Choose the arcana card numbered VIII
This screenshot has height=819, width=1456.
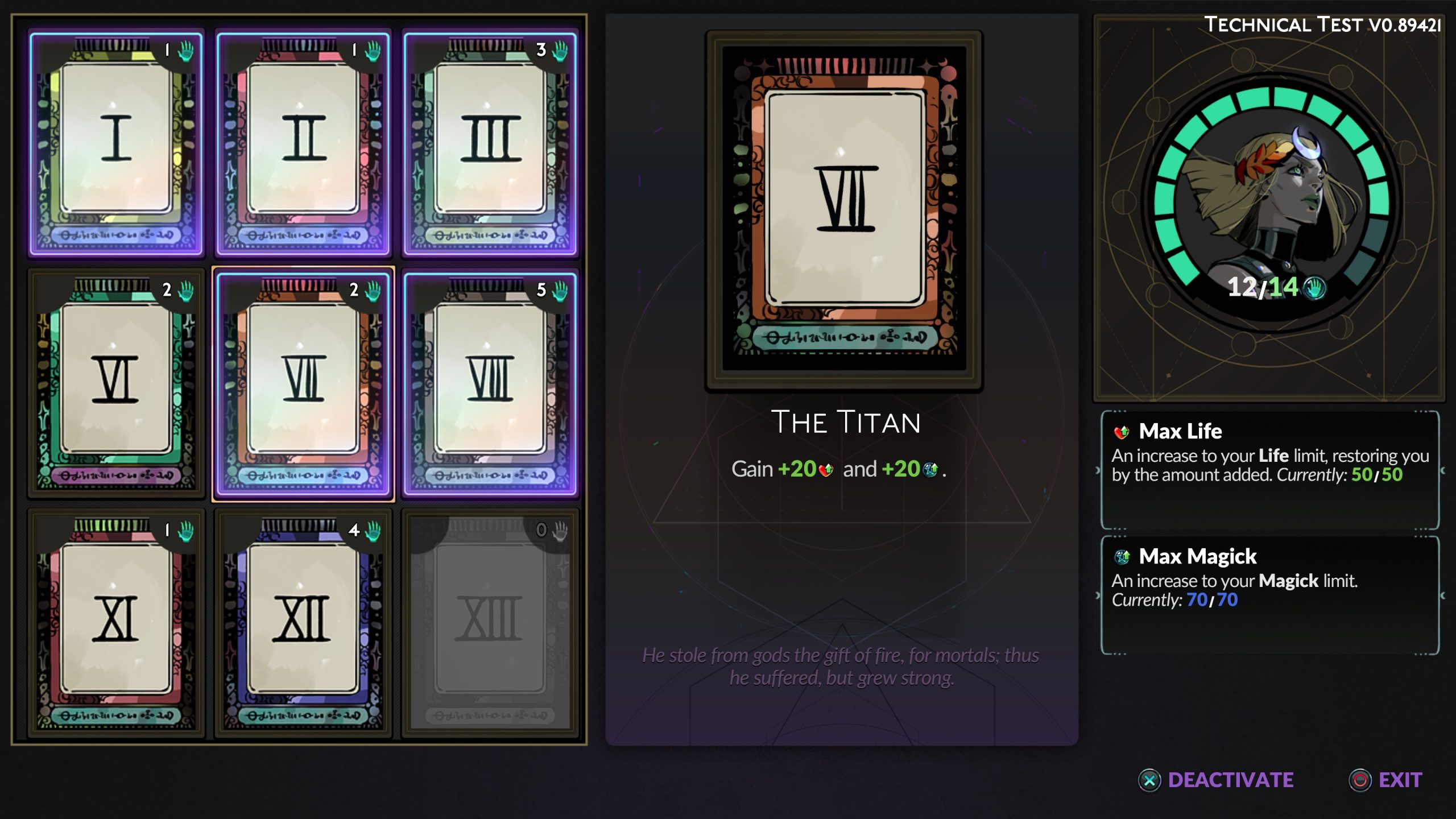point(490,383)
